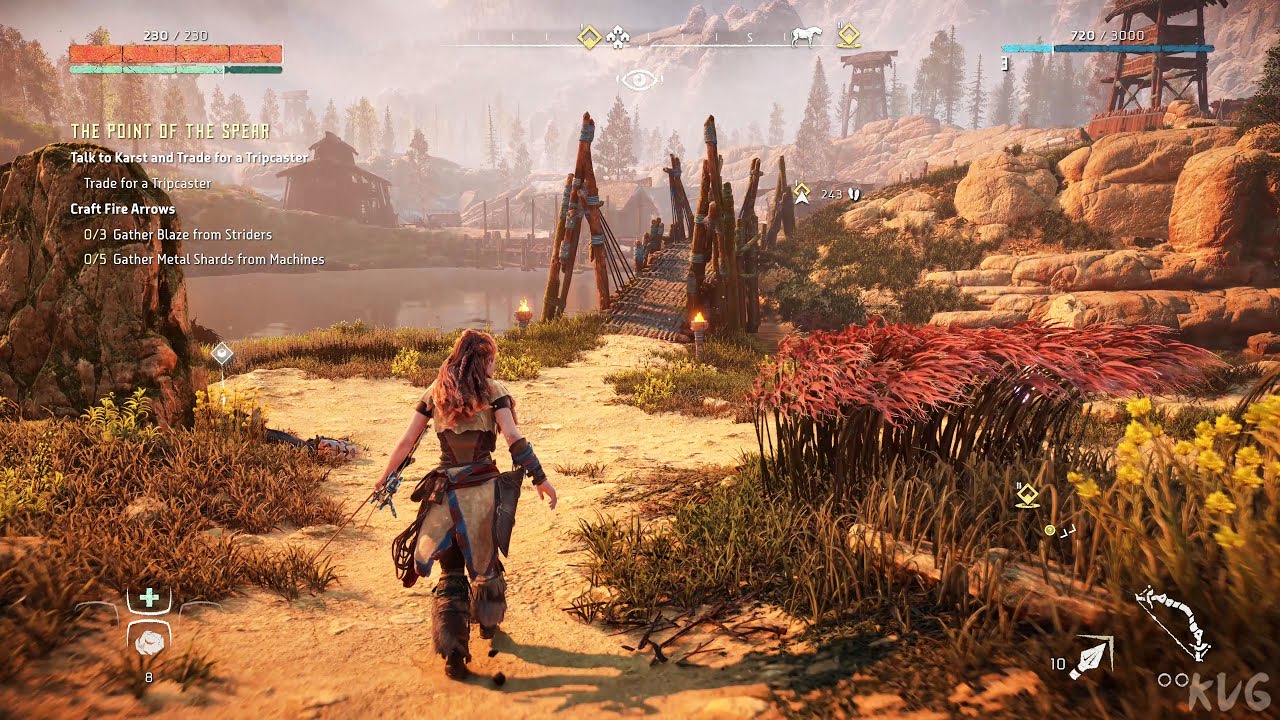This screenshot has height=720, width=1280.
Task: Click the Craft Fire Arrows objective
Action: coord(122,209)
